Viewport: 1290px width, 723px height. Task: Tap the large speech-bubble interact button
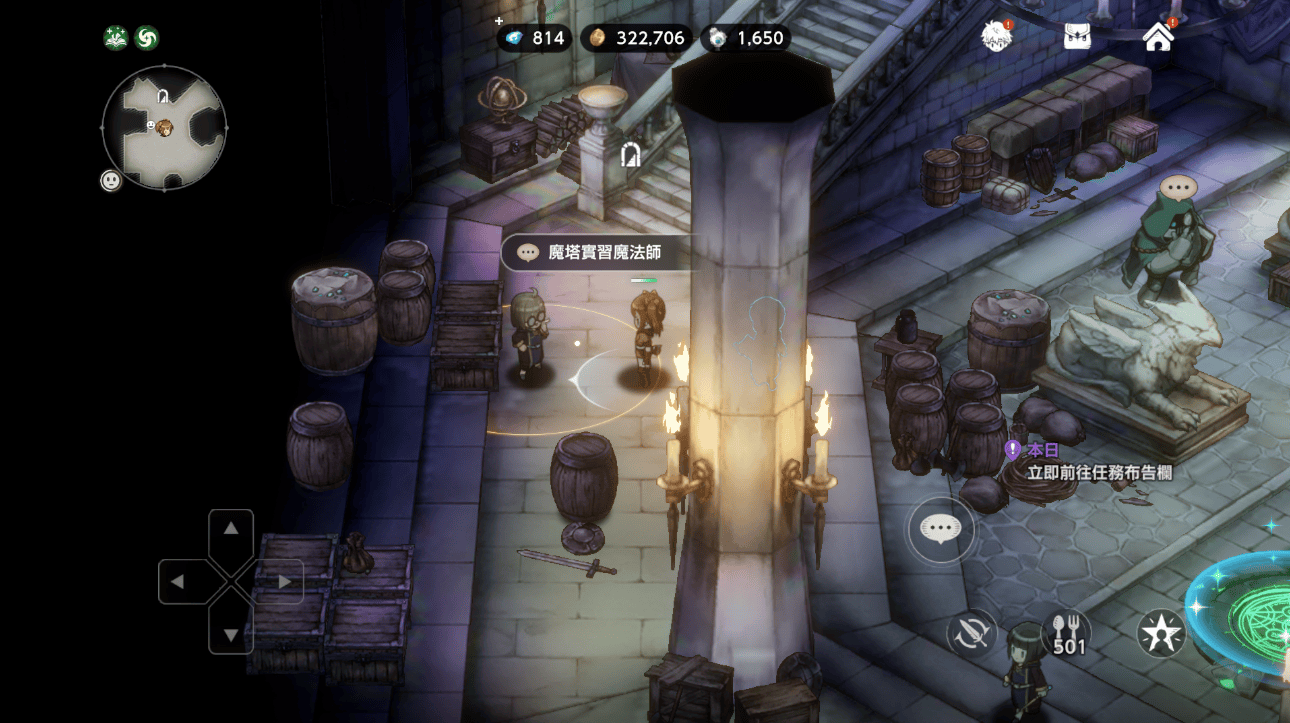pyautogui.click(x=940, y=529)
